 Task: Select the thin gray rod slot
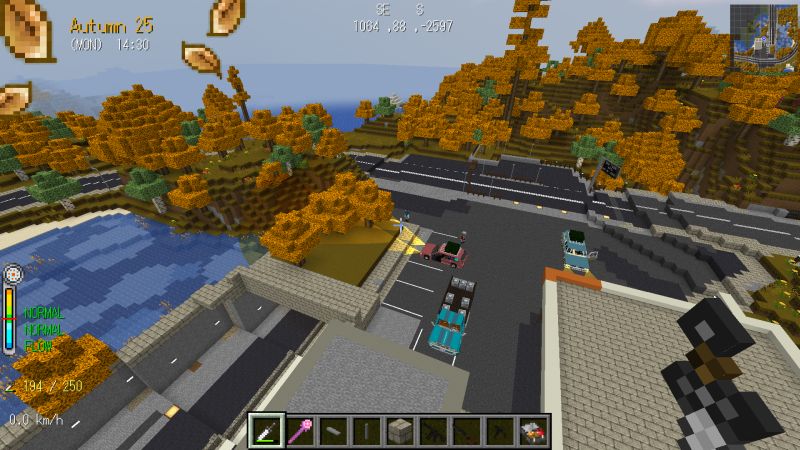(367, 431)
